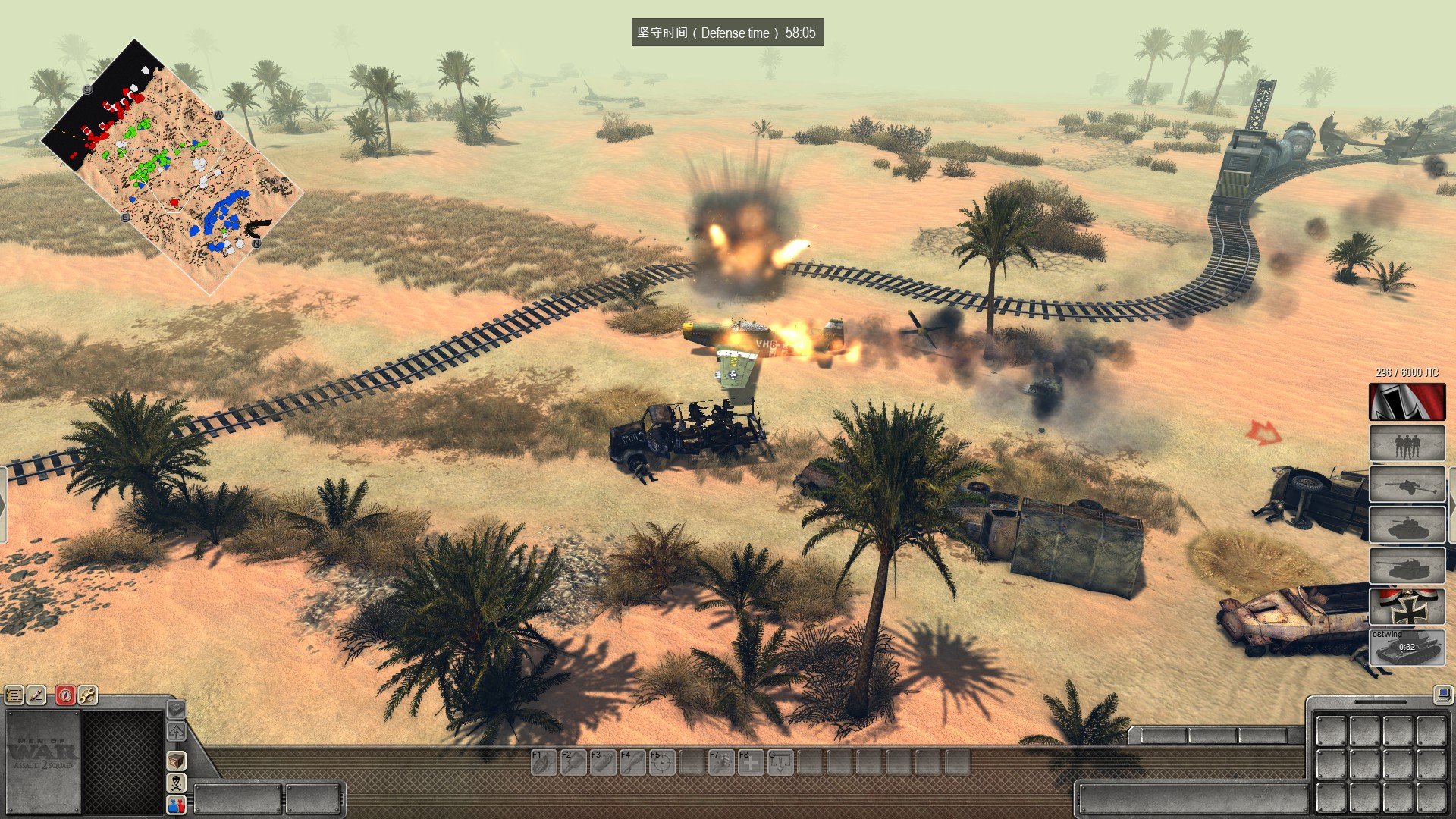Activate the F7 fist melee command
This screenshot has height=819, width=1456.
(721, 762)
